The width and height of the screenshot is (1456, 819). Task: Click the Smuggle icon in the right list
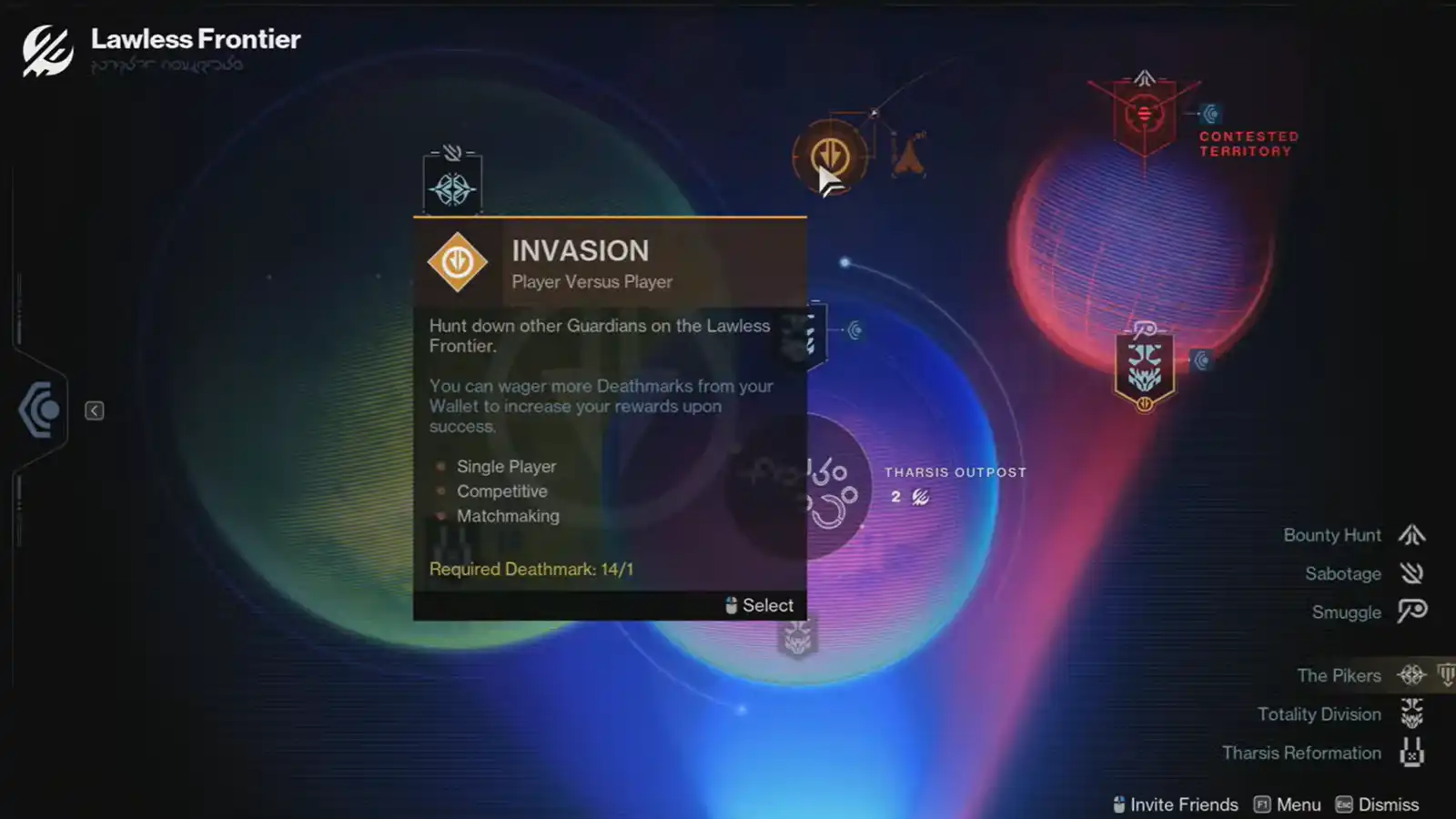[x=1411, y=612]
